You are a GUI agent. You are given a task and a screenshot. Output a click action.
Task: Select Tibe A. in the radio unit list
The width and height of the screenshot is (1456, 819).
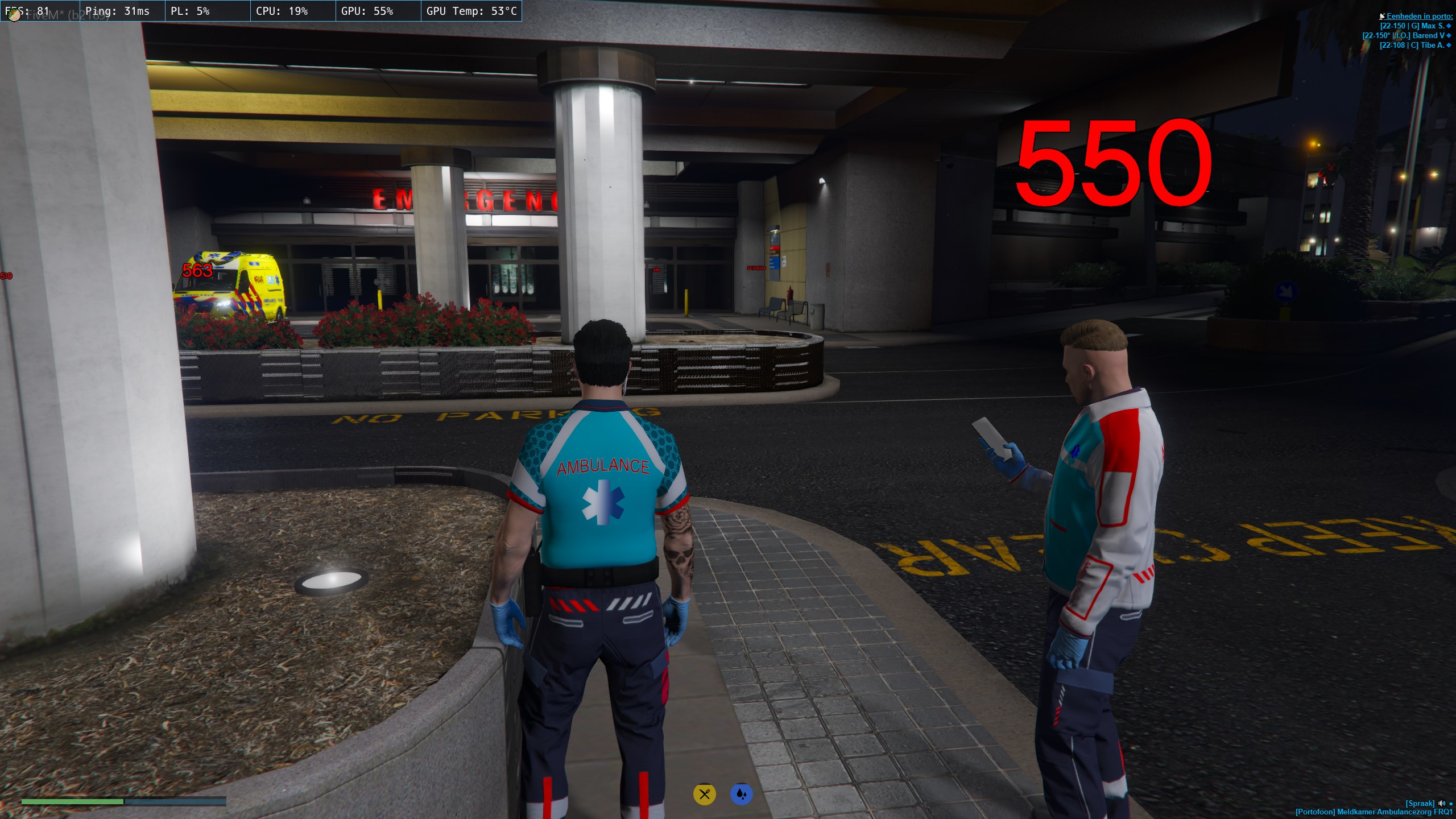point(1414,45)
